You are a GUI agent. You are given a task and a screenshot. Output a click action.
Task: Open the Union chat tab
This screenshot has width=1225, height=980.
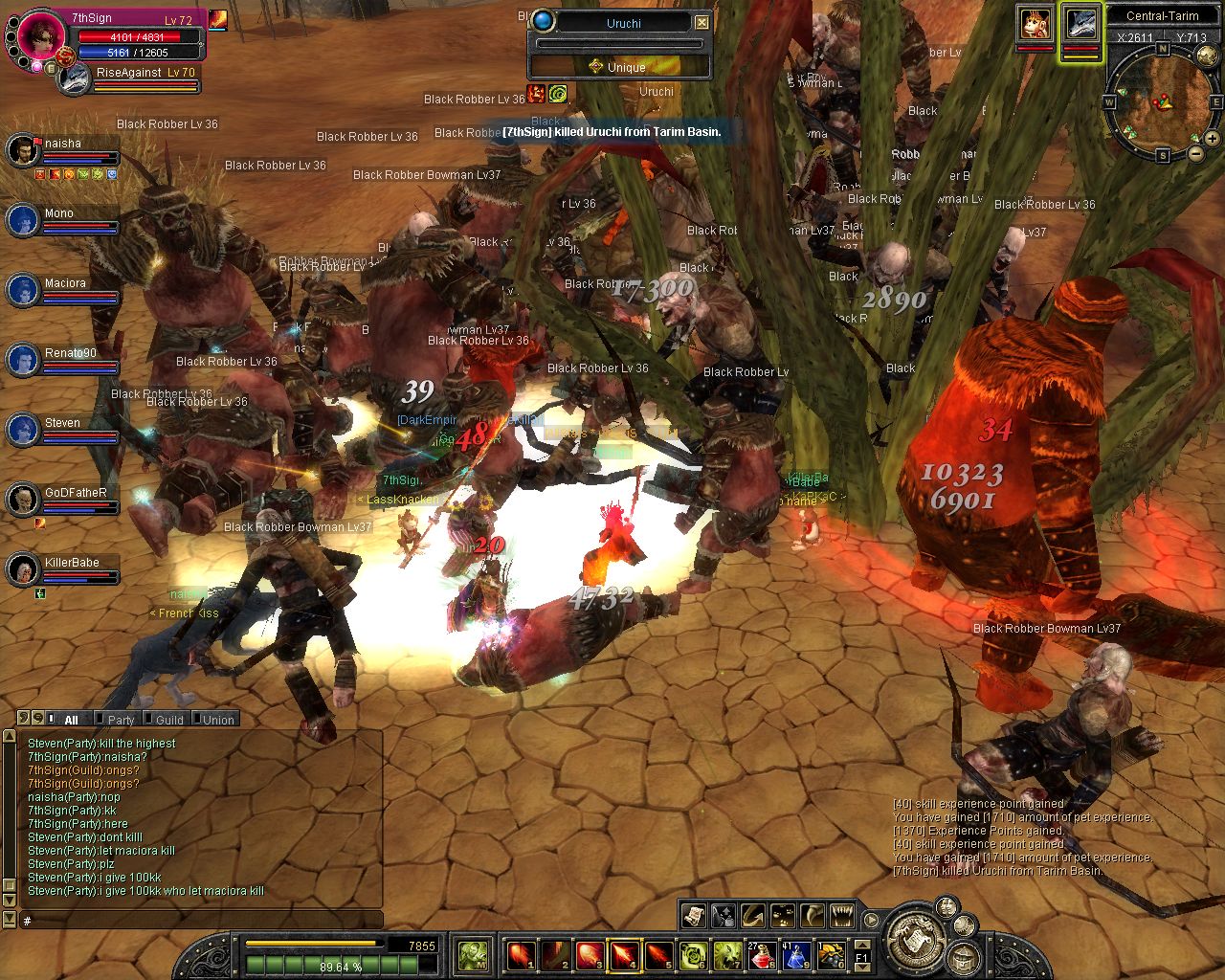(217, 720)
